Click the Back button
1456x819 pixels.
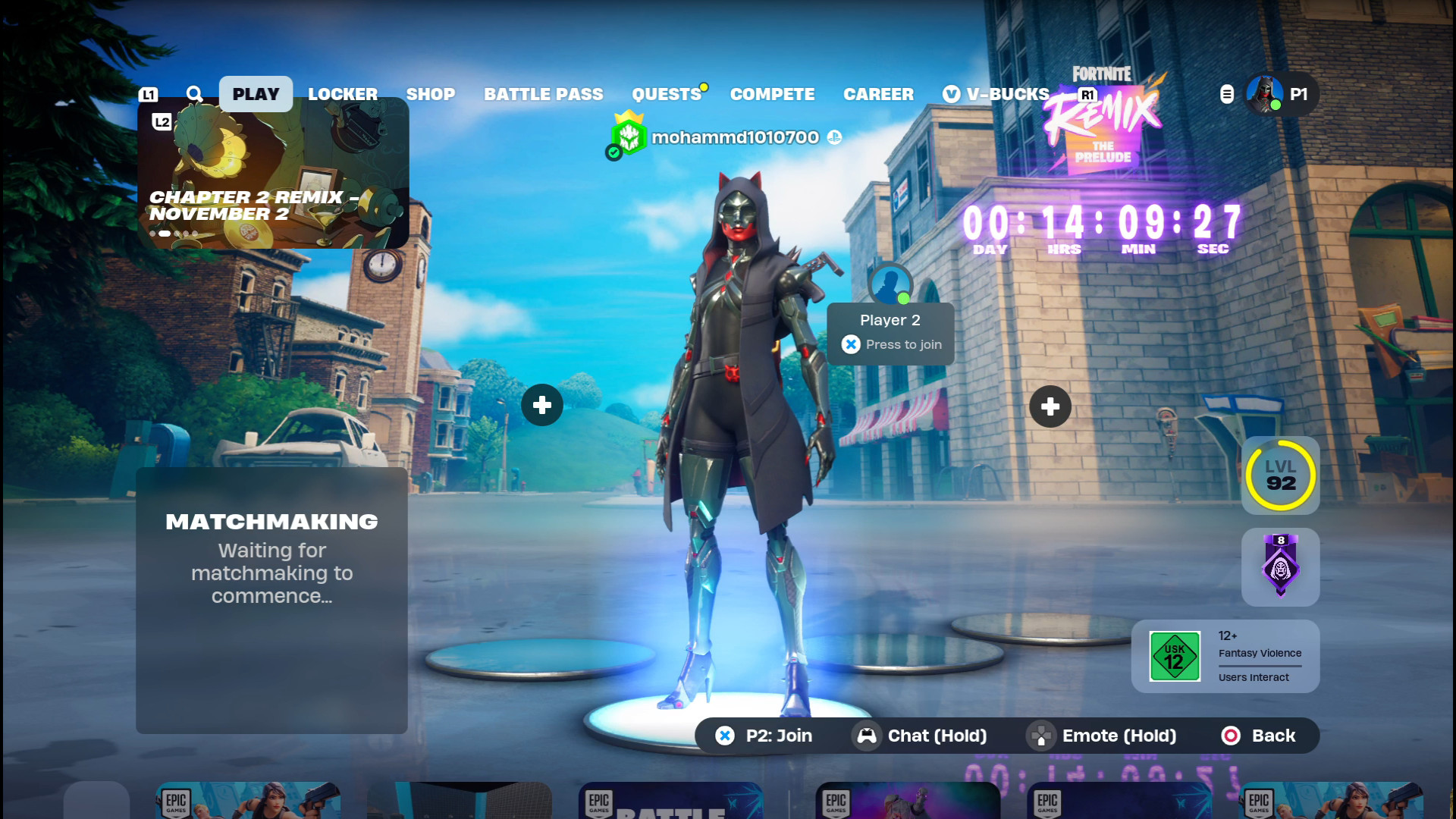click(1259, 736)
